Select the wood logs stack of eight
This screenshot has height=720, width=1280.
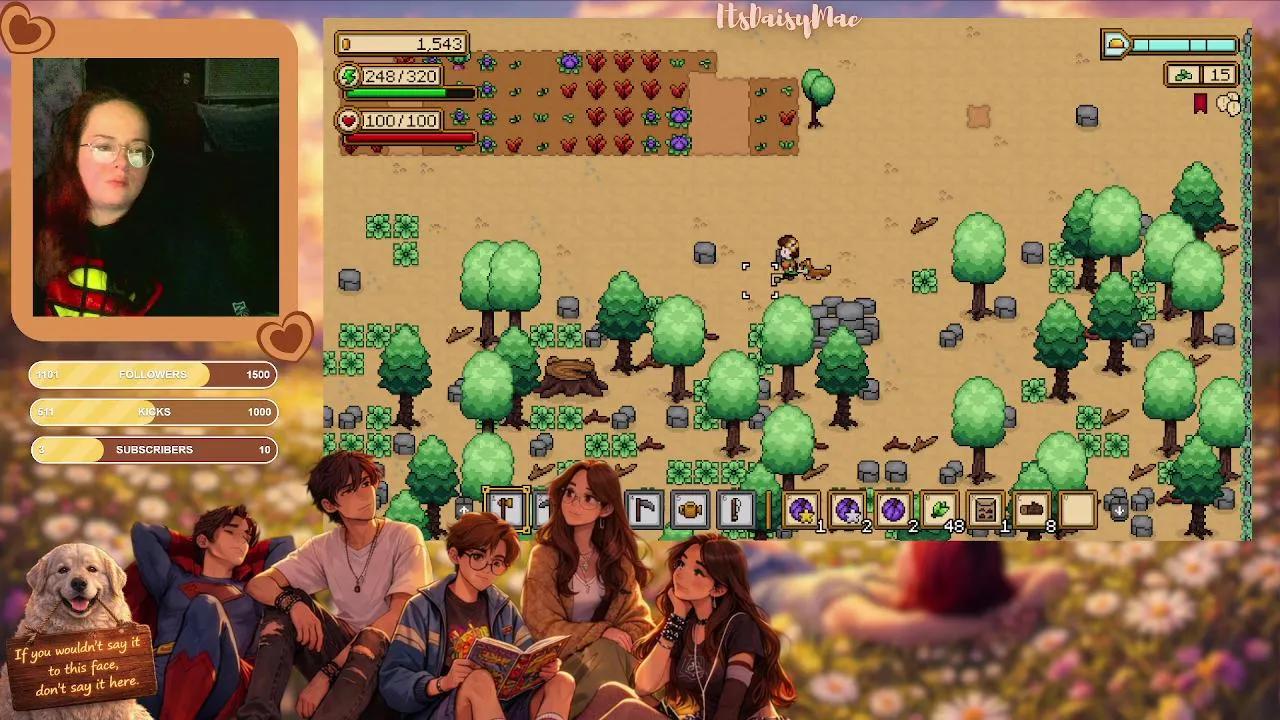[x=1029, y=510]
